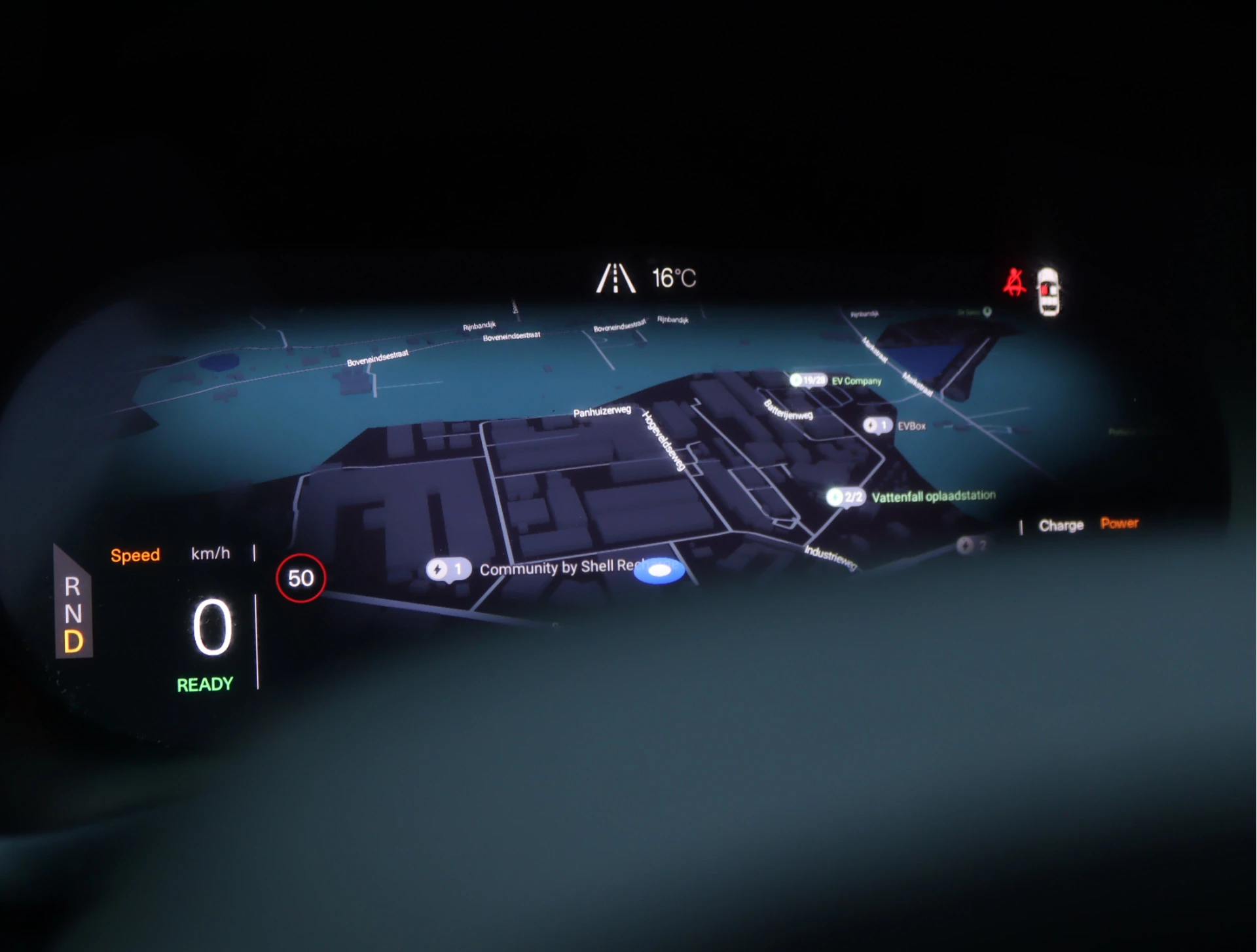Click the 50 speed limit sign
The height and width of the screenshot is (952, 1257).
[301, 578]
